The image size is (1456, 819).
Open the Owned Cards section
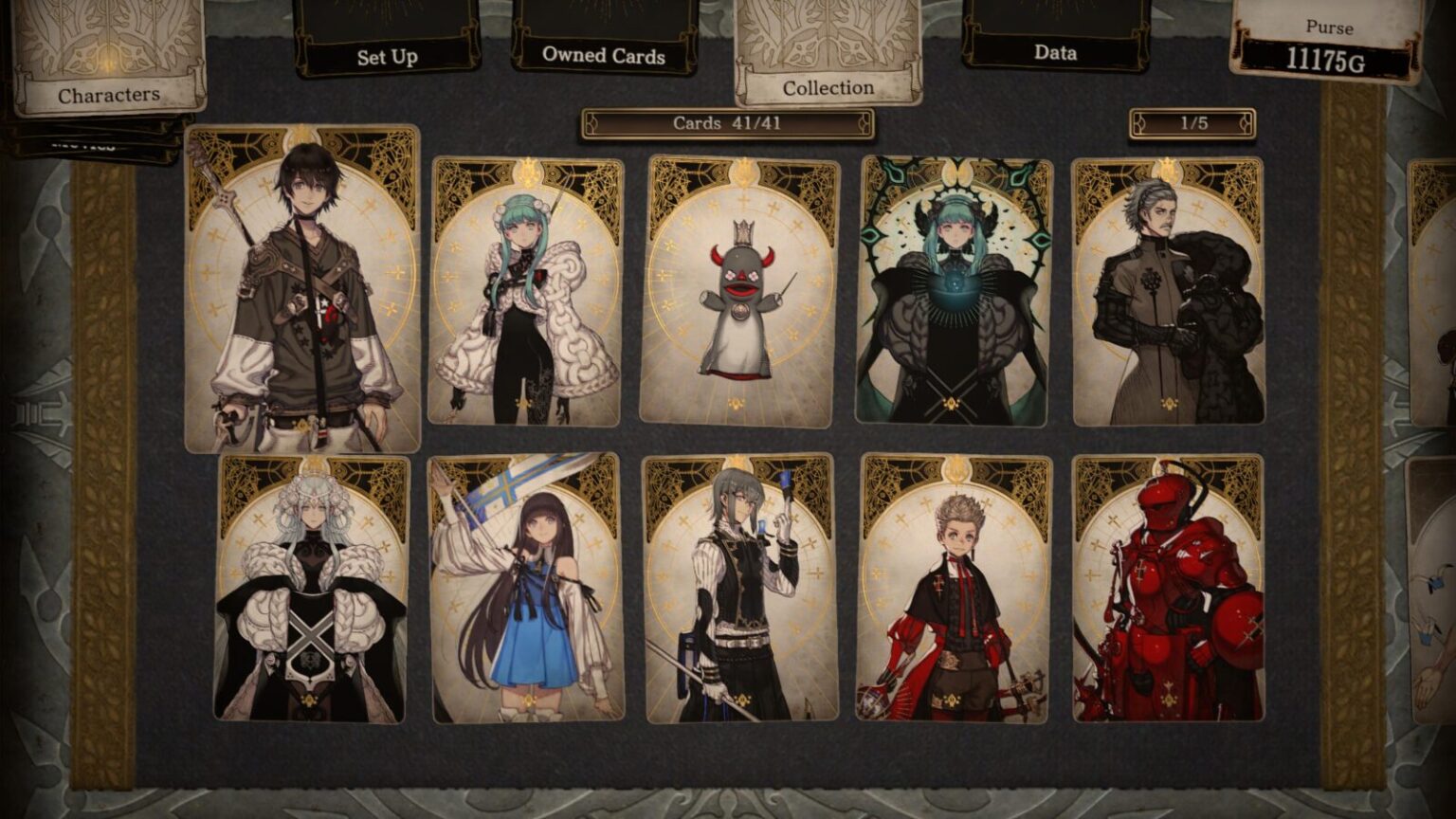(x=603, y=56)
